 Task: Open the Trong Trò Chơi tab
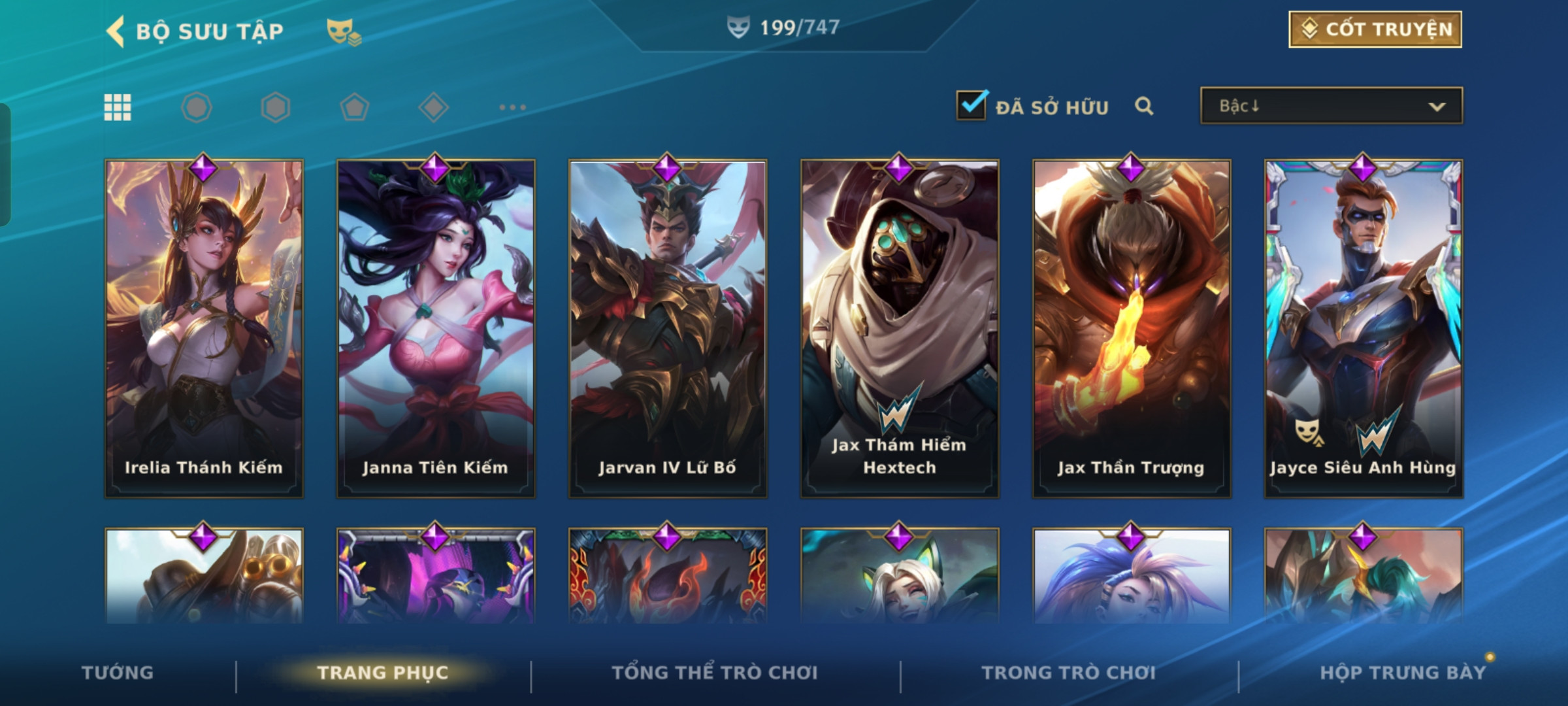click(x=1069, y=673)
